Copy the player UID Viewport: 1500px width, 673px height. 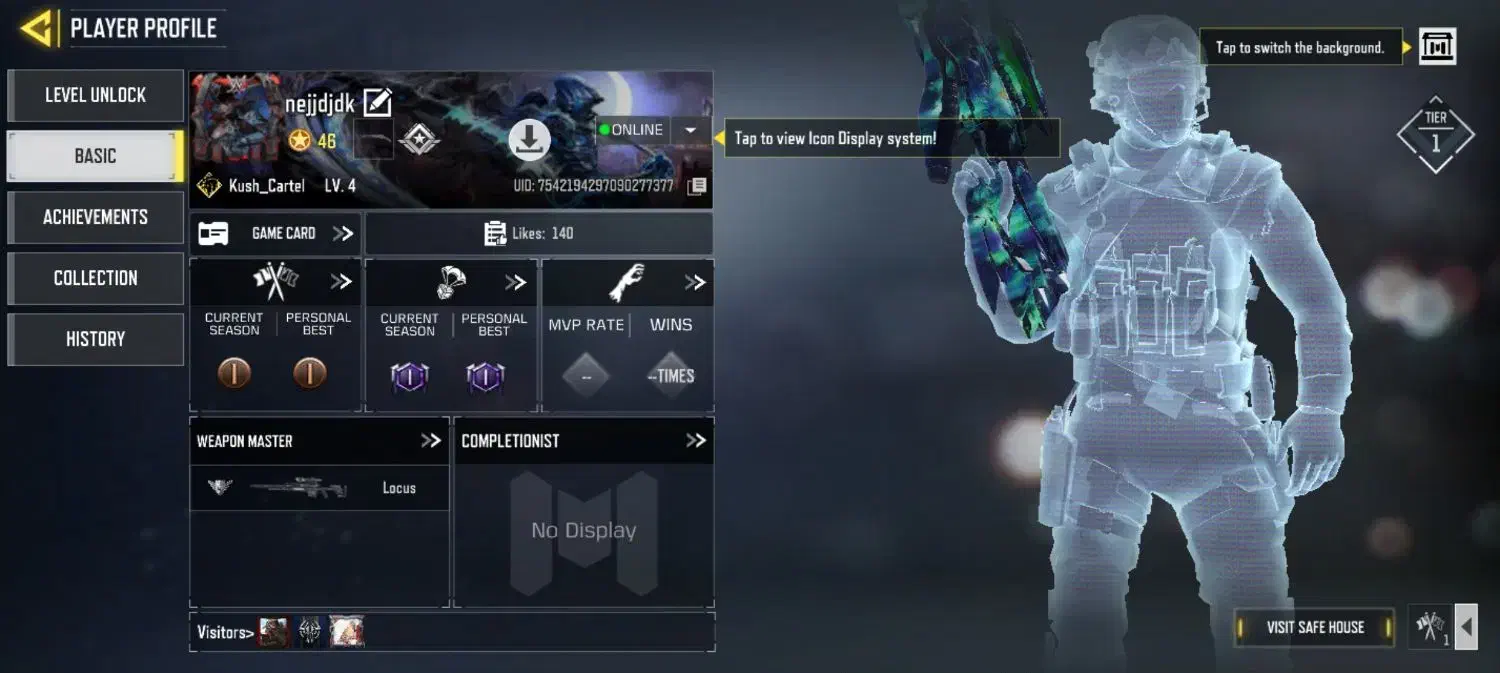coord(697,186)
